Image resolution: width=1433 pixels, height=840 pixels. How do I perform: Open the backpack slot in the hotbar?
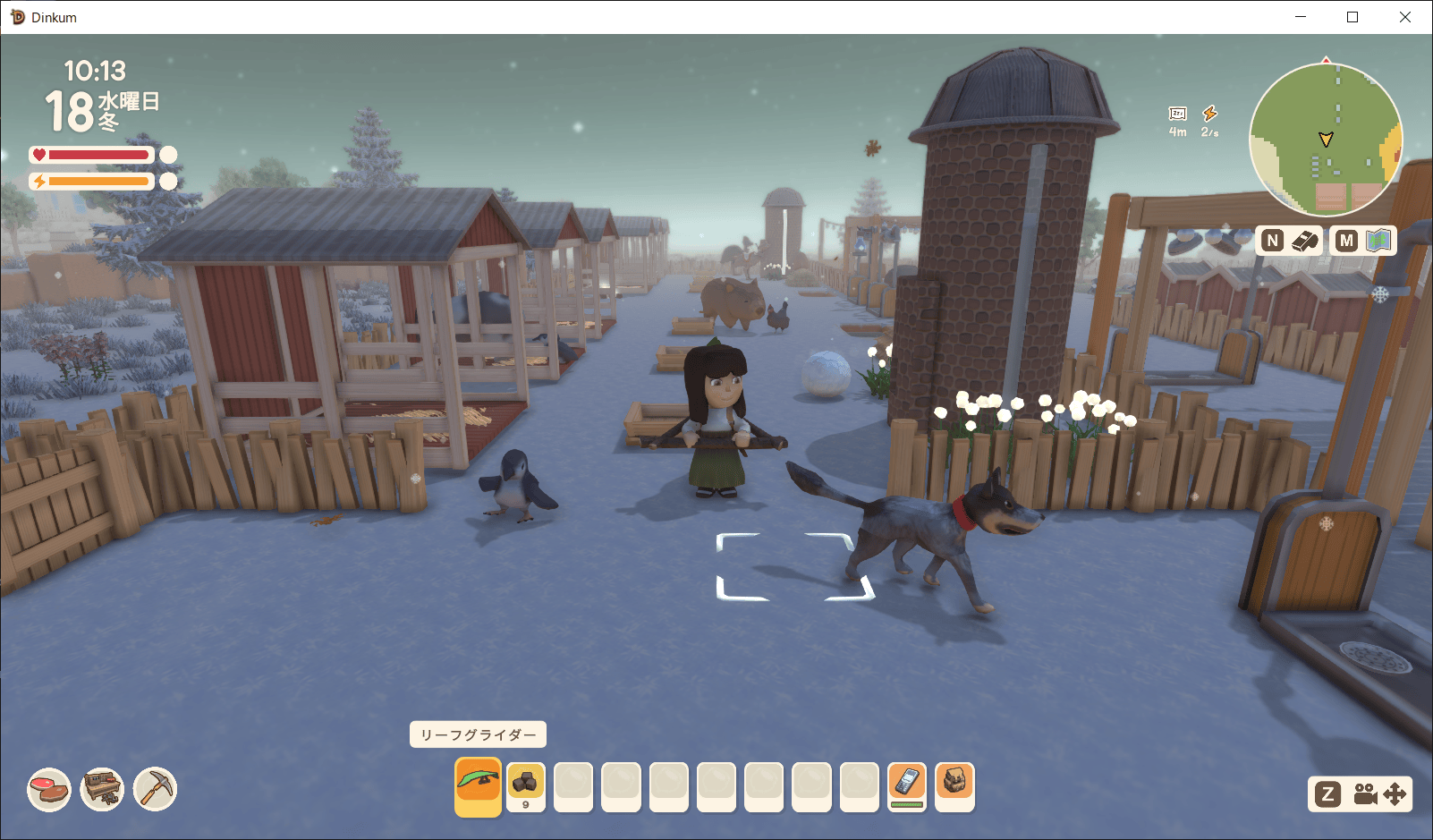[954, 785]
